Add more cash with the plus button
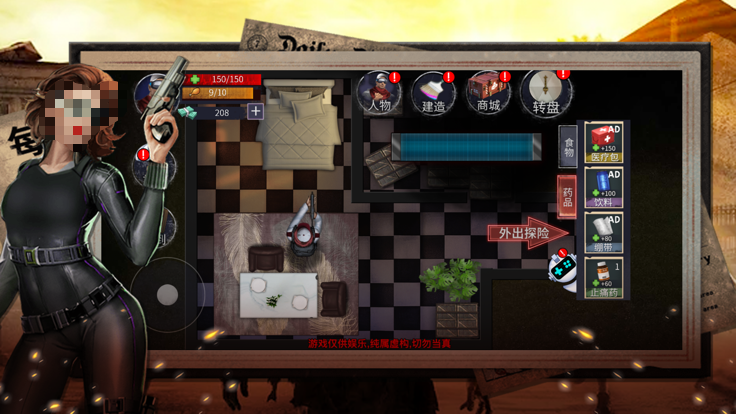The width and height of the screenshot is (736, 414). click(x=256, y=112)
